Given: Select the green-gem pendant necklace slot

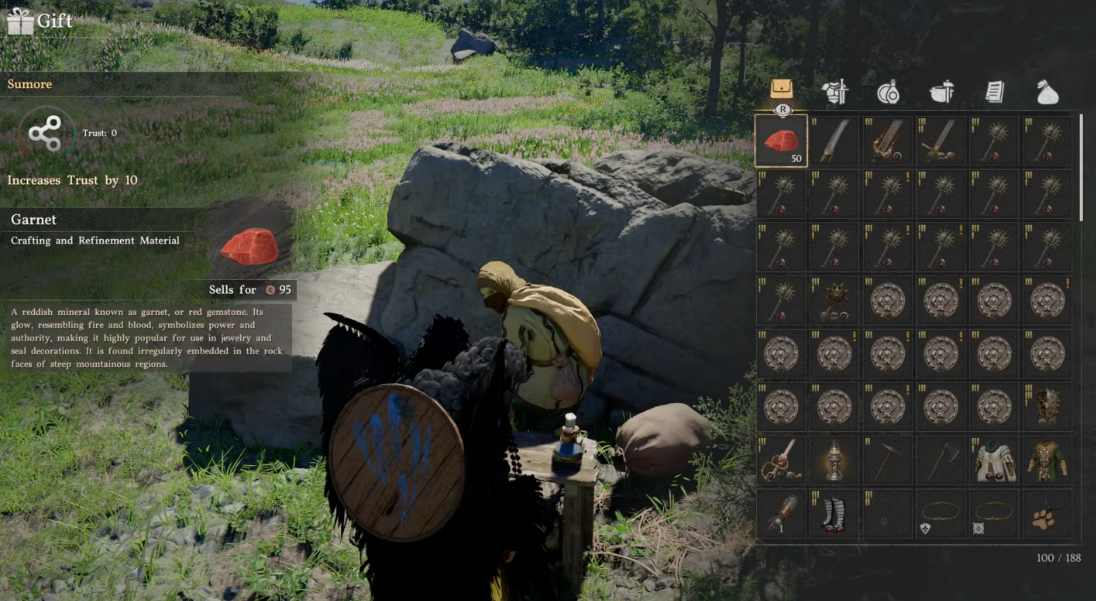Looking at the screenshot, I should [x=887, y=514].
